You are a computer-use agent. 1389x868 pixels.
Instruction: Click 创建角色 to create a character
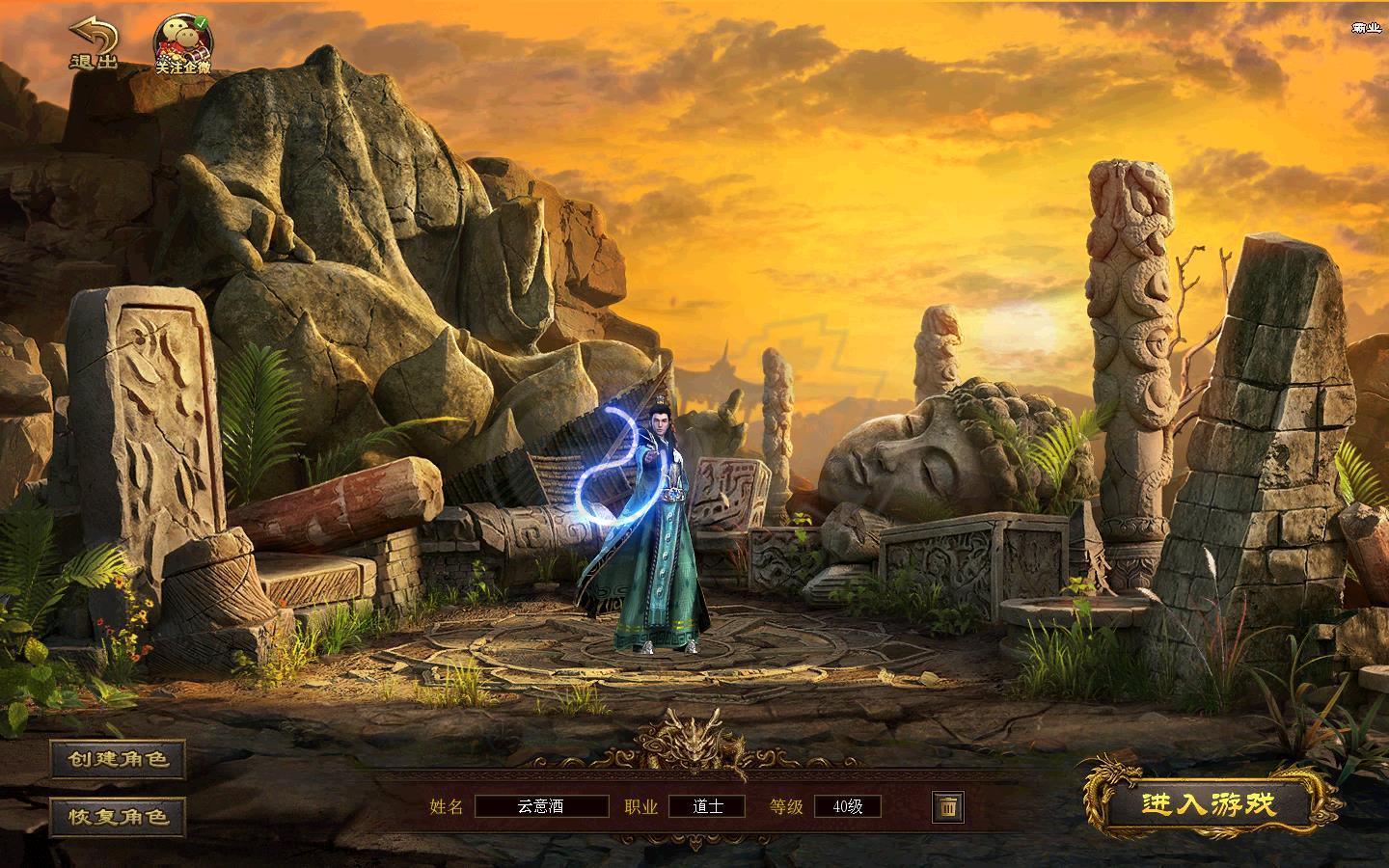(118, 759)
